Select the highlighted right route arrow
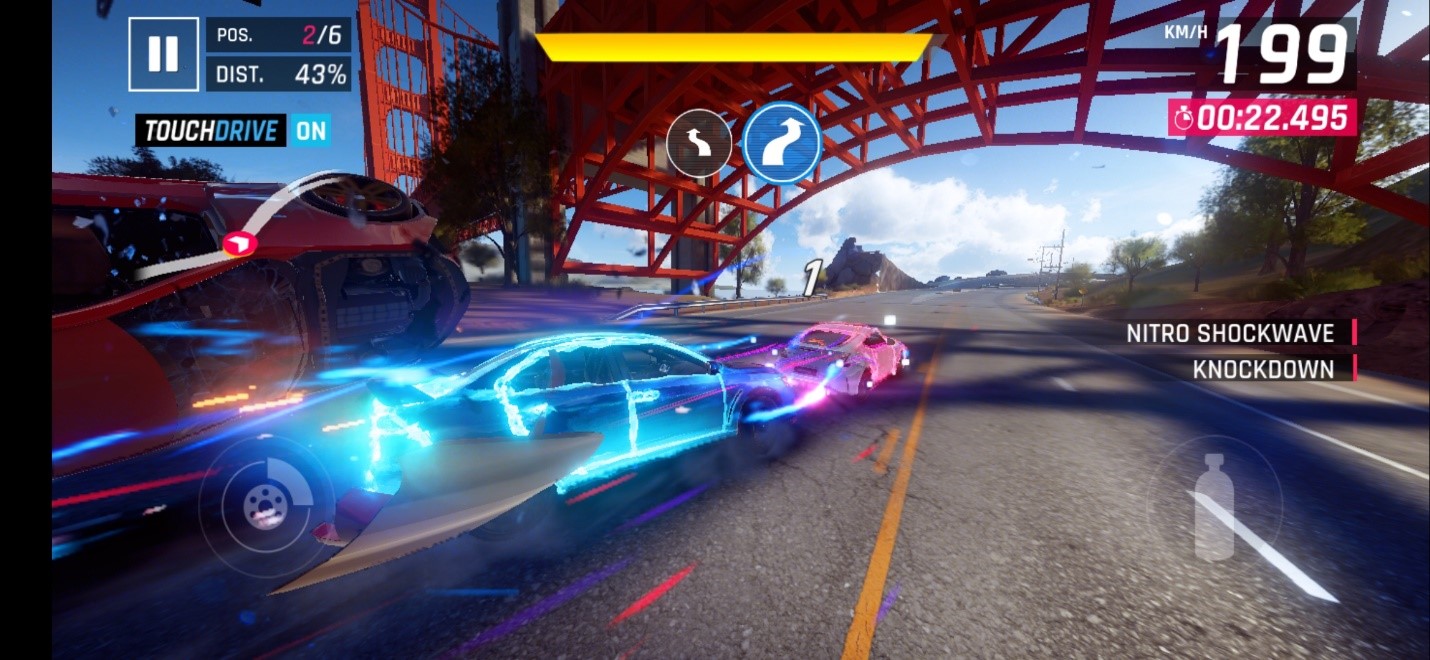Viewport: 1430px width, 660px height. click(782, 143)
